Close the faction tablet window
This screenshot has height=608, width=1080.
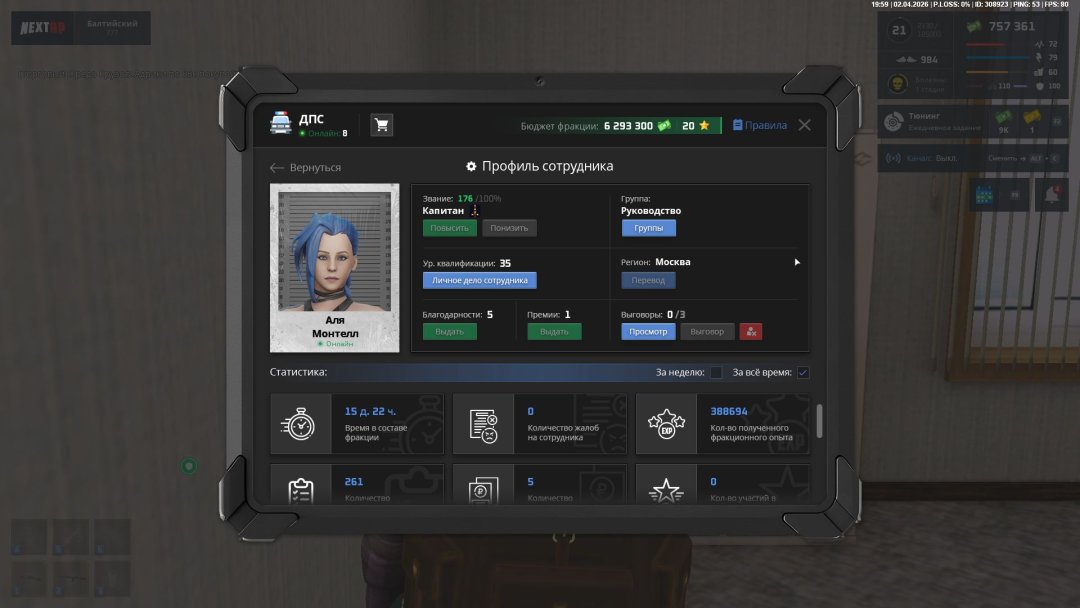coord(804,125)
